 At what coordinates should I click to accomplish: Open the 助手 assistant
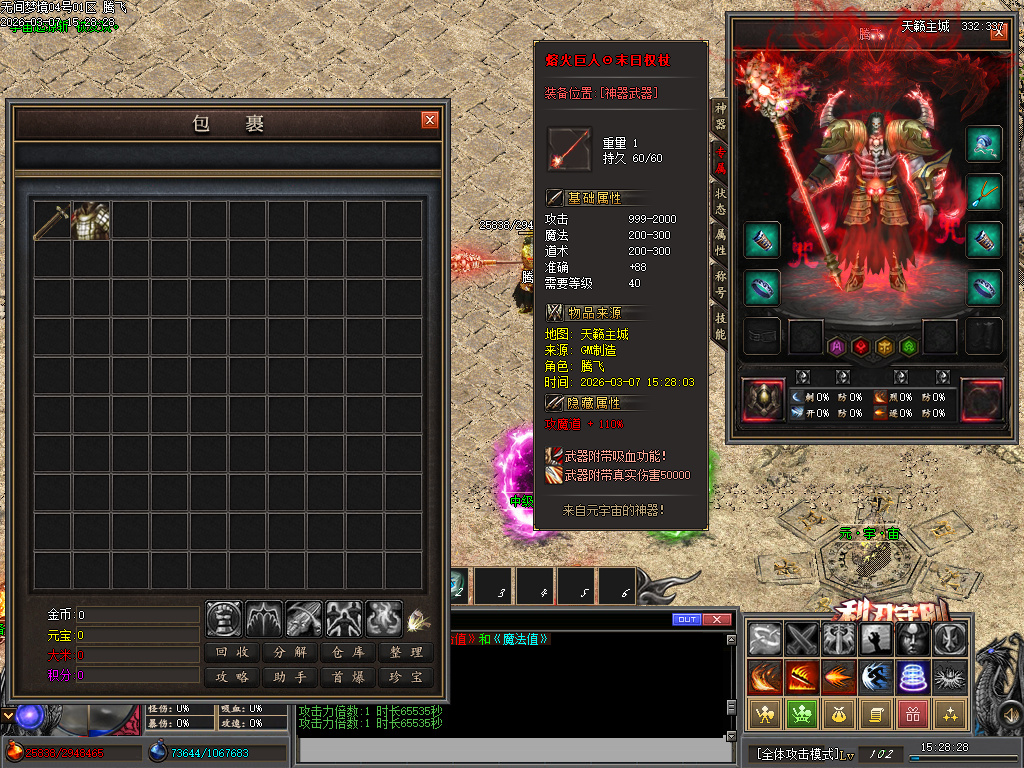[291, 677]
